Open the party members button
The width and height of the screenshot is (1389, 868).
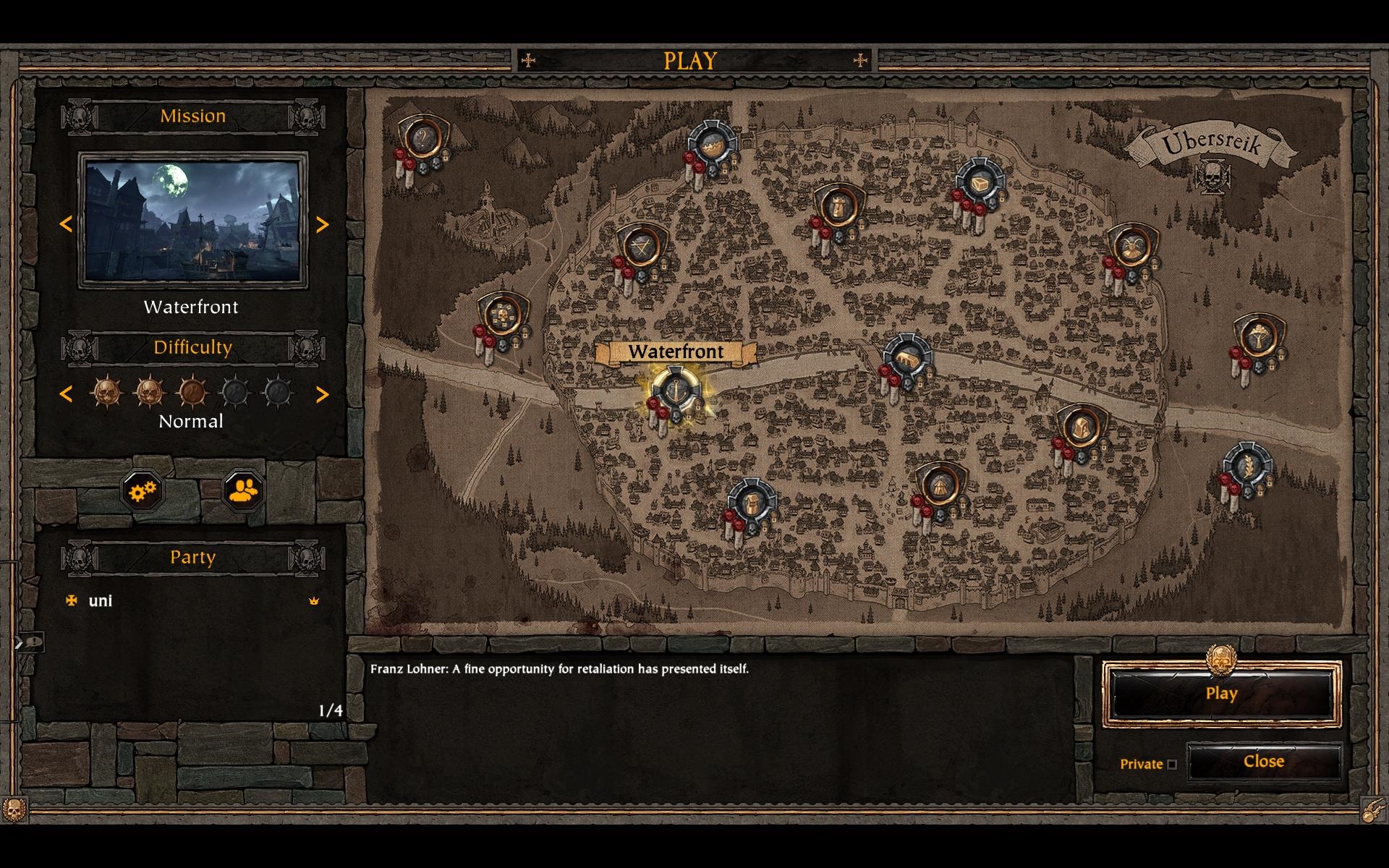(243, 491)
